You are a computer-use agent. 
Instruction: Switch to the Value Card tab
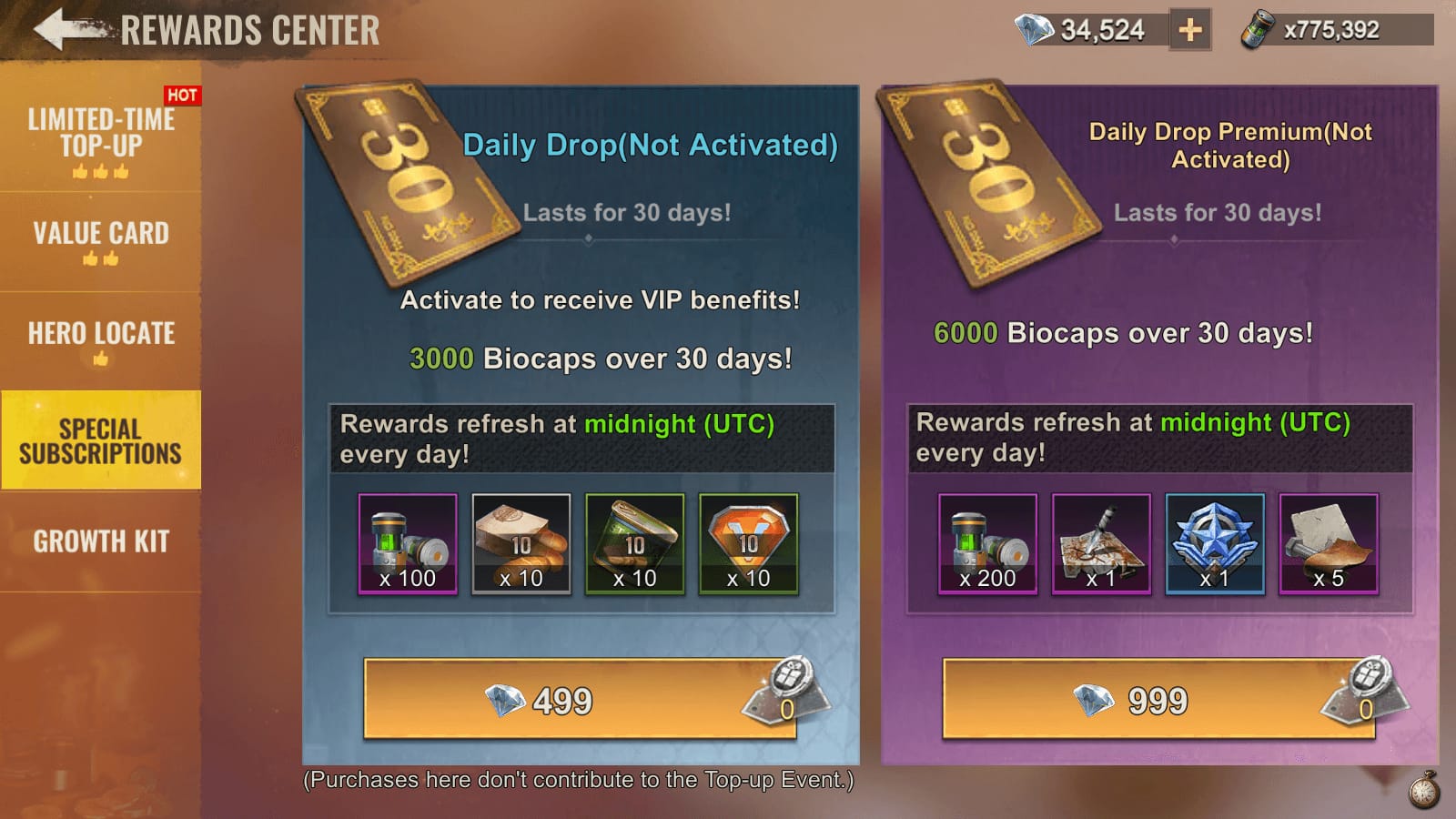click(x=100, y=240)
